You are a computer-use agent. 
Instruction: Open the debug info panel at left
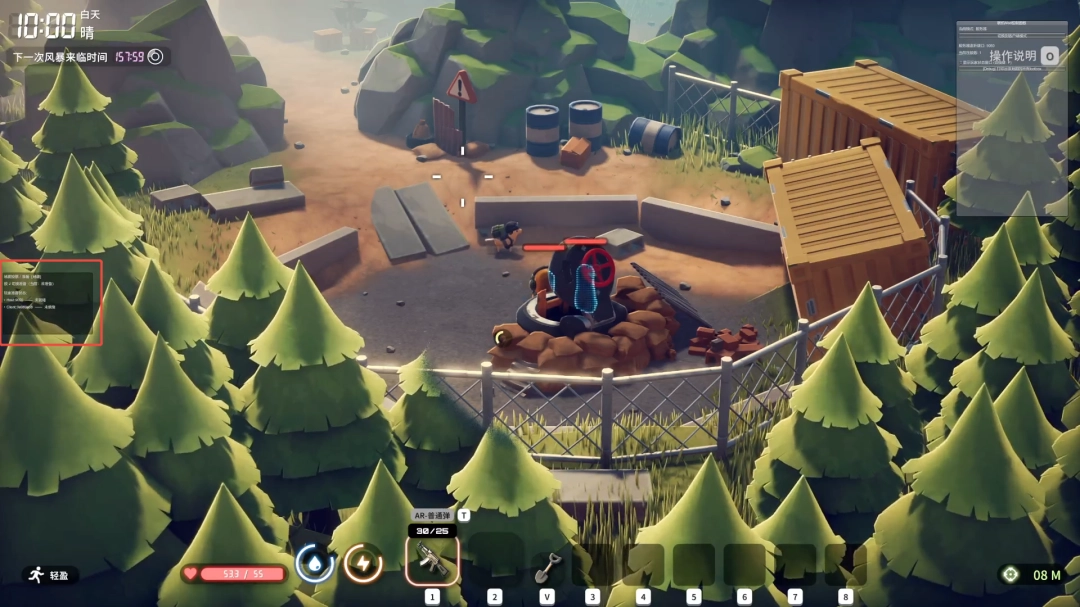51,302
